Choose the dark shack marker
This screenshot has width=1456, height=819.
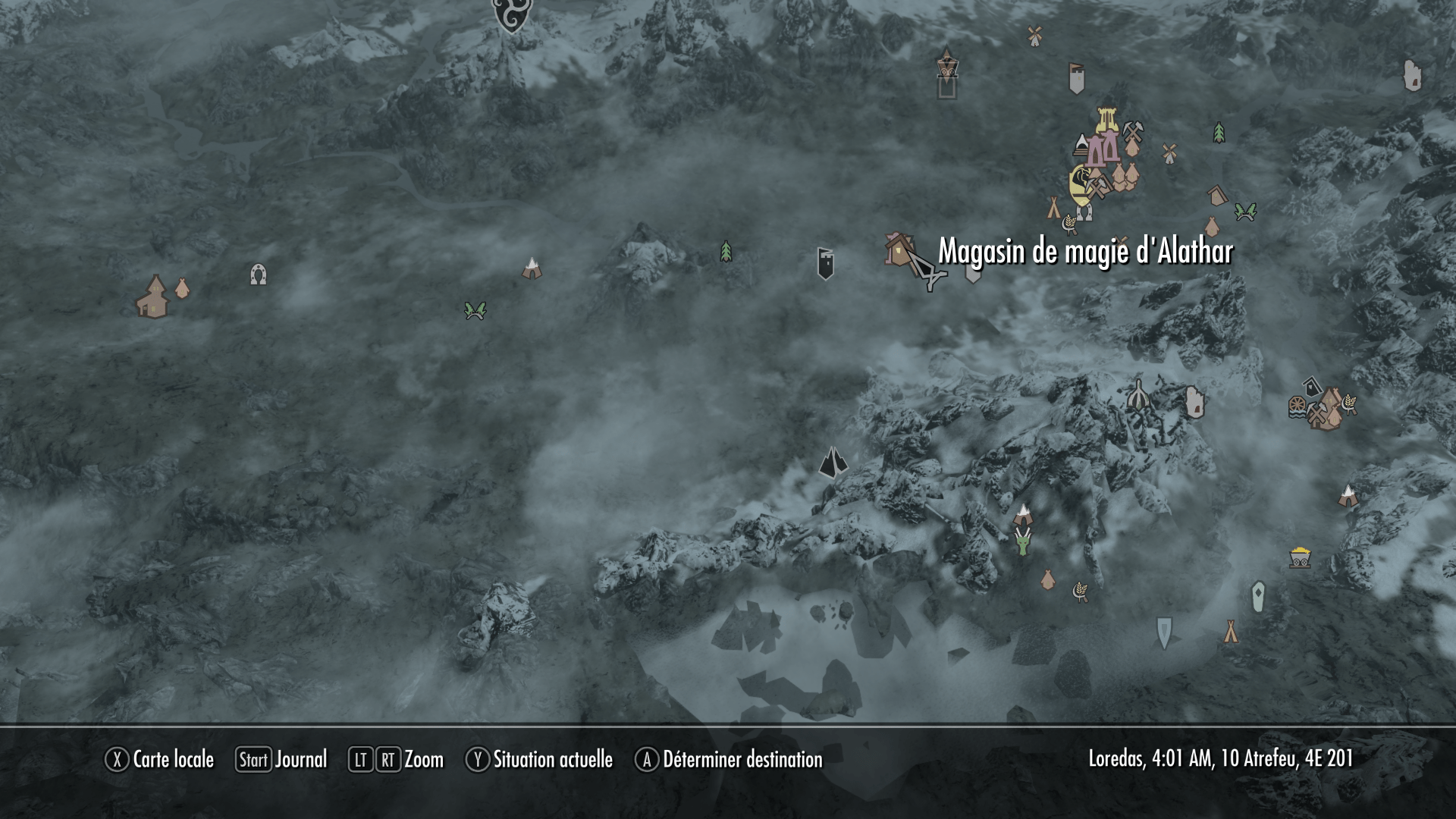coord(1313,385)
